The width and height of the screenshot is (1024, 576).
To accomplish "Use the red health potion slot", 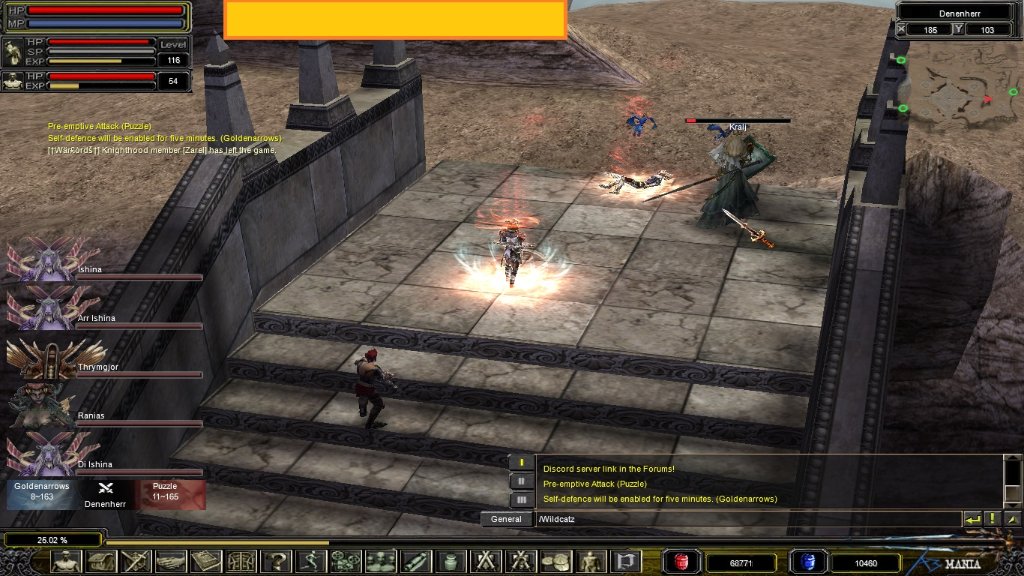I will point(683,562).
